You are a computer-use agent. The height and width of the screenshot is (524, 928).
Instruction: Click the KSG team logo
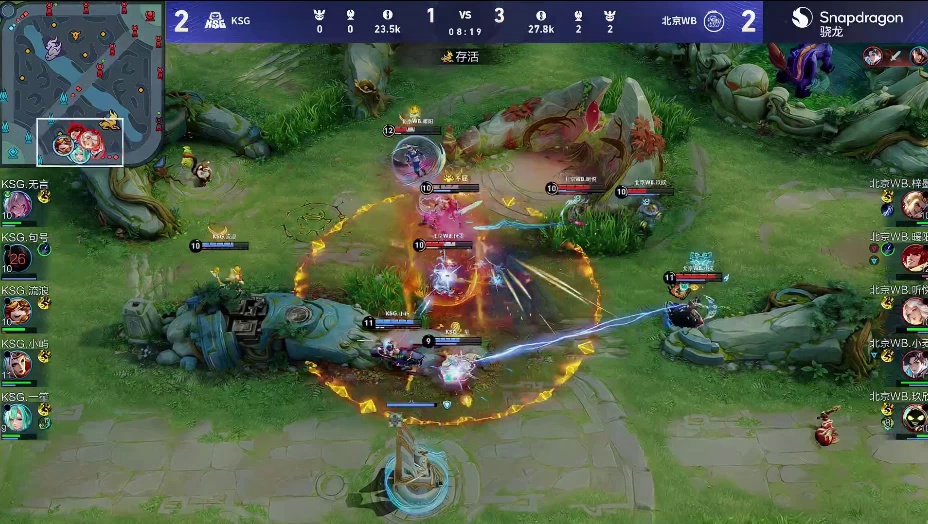coord(215,20)
